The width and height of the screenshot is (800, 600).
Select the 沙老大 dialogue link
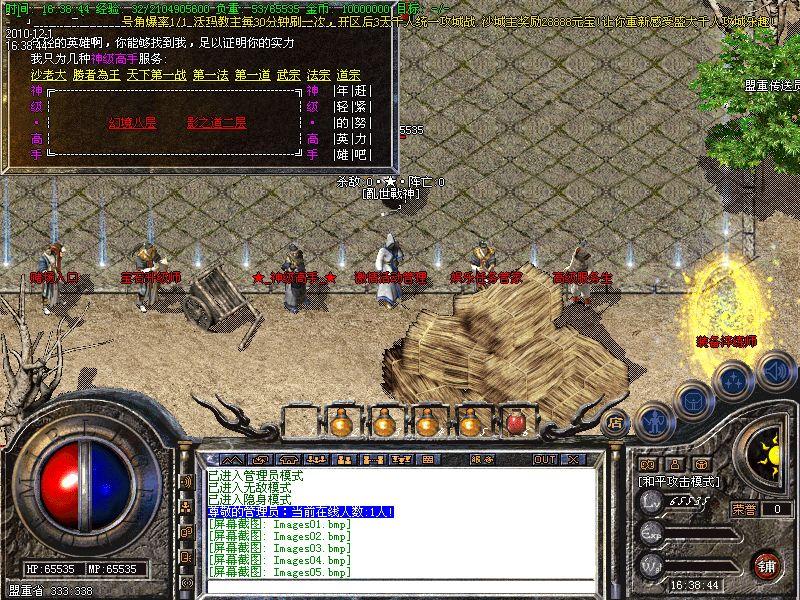(x=48, y=75)
